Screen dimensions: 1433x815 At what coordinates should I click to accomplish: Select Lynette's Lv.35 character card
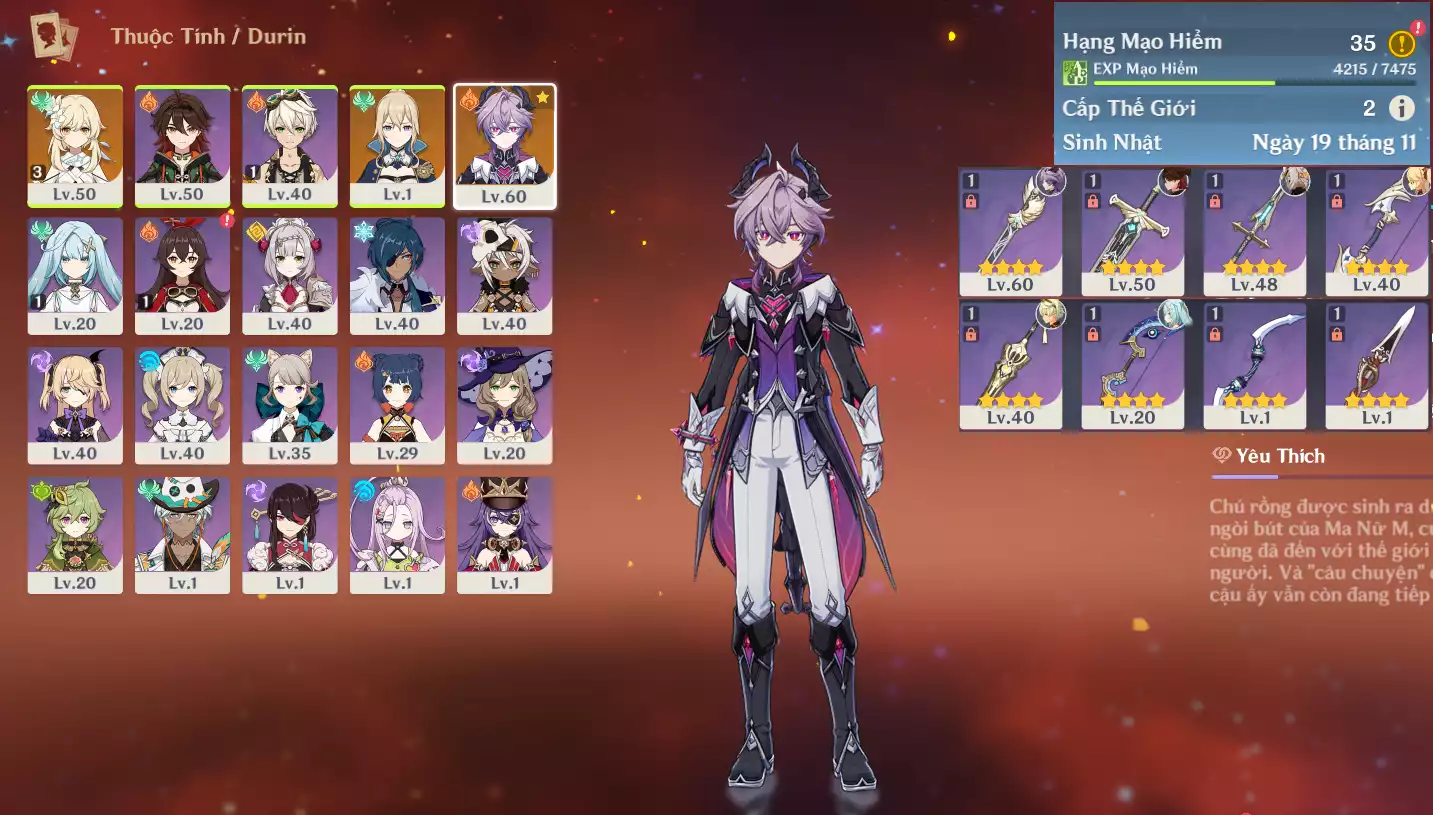click(290, 405)
